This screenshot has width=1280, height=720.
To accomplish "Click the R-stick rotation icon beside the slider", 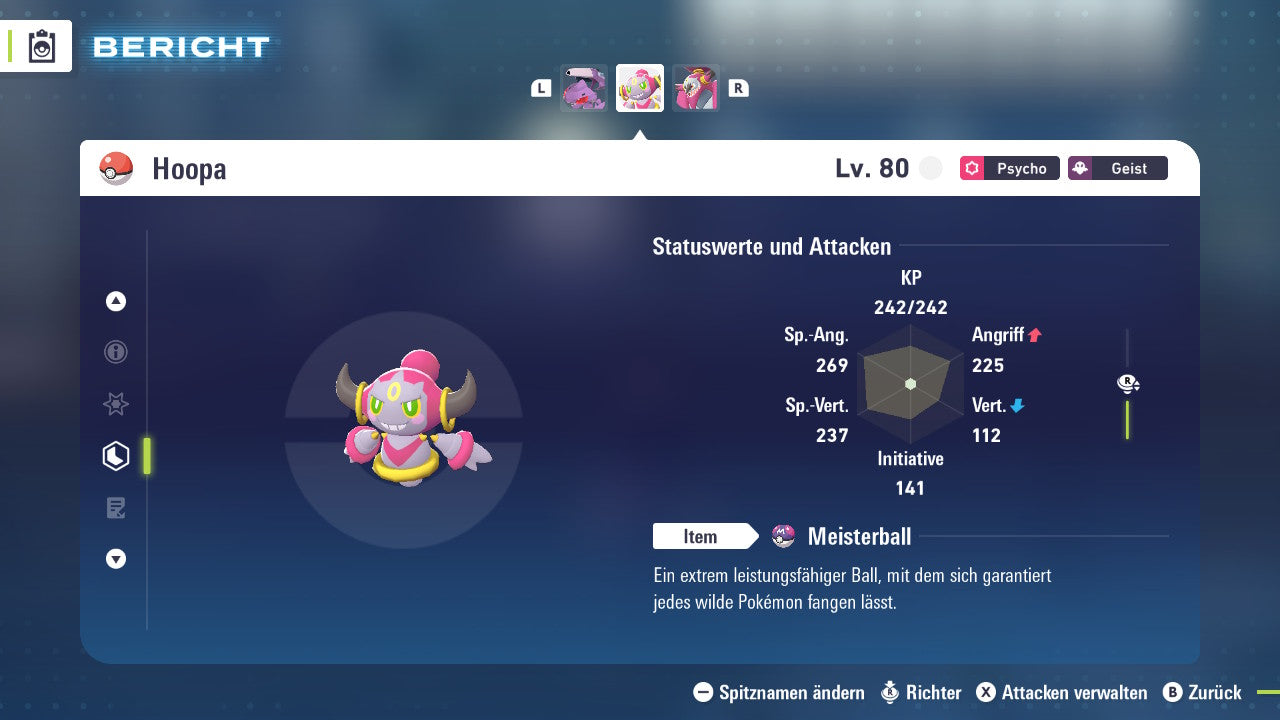I will coord(1128,383).
